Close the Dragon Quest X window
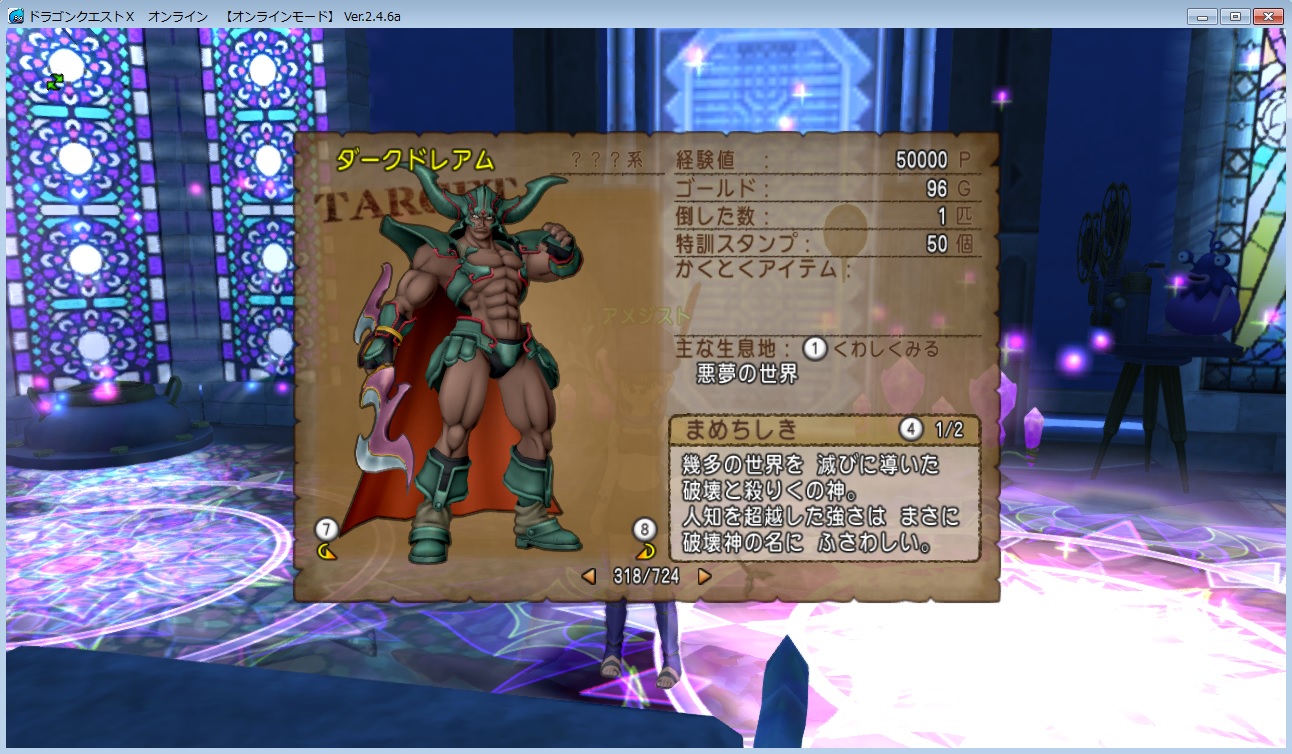 1267,17
